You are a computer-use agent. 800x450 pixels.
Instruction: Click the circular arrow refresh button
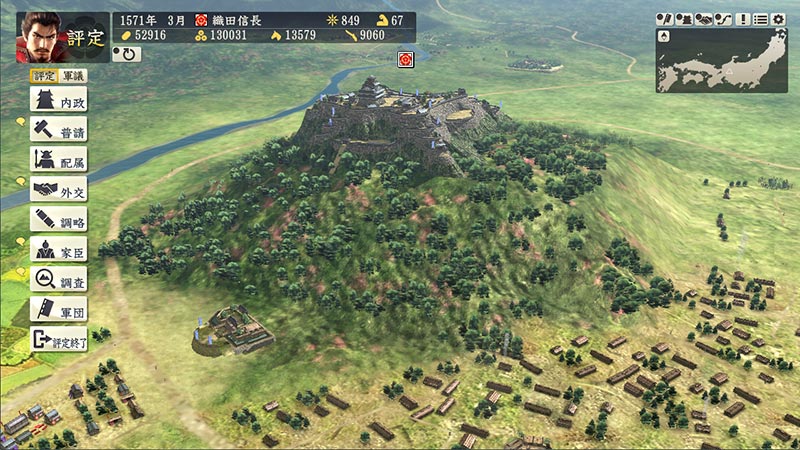click(x=126, y=54)
